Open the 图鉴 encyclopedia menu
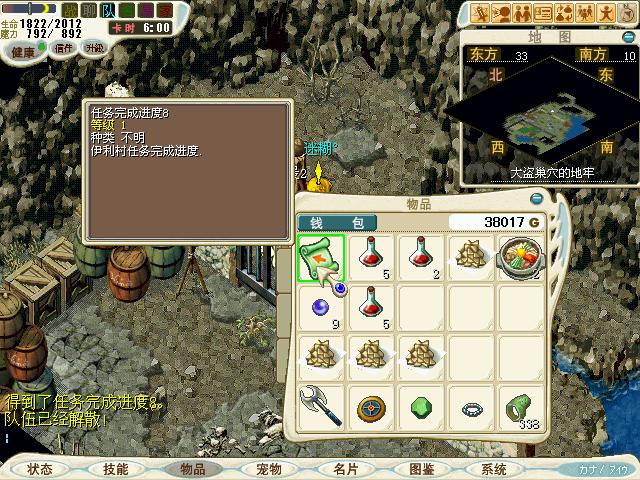Image resolution: width=640 pixels, height=480 pixels. pos(420,469)
